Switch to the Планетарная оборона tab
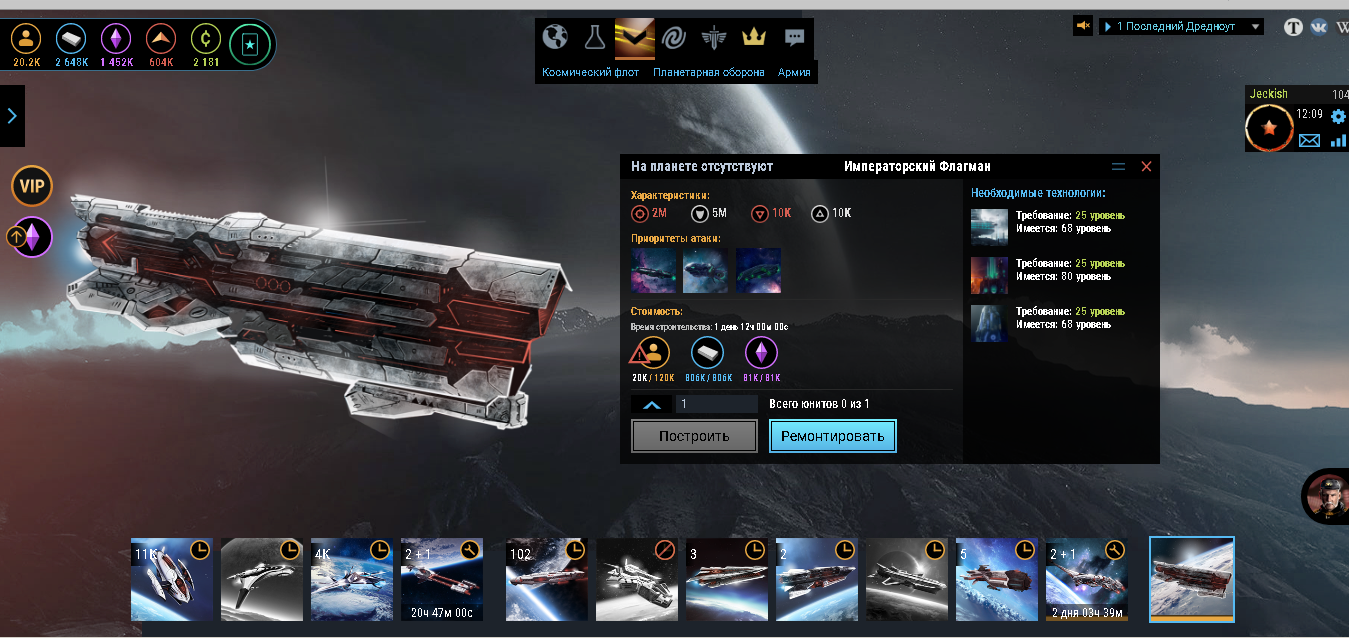Screen dimensions: 1349x639 (709, 72)
